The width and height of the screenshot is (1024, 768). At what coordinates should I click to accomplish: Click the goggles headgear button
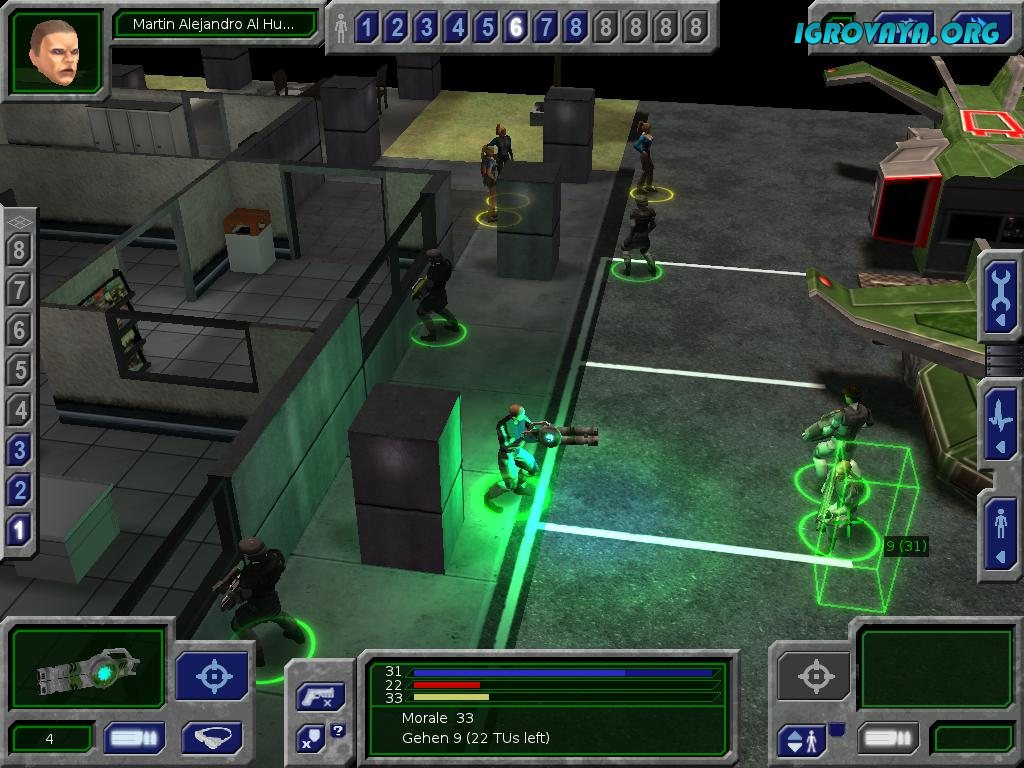click(212, 739)
